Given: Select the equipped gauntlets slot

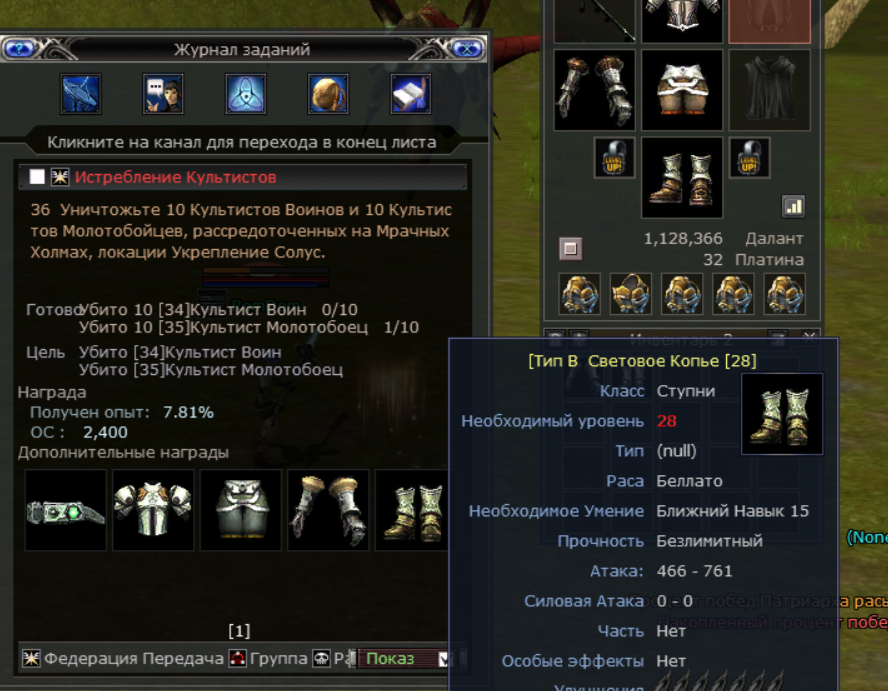Looking at the screenshot, I should (x=594, y=90).
